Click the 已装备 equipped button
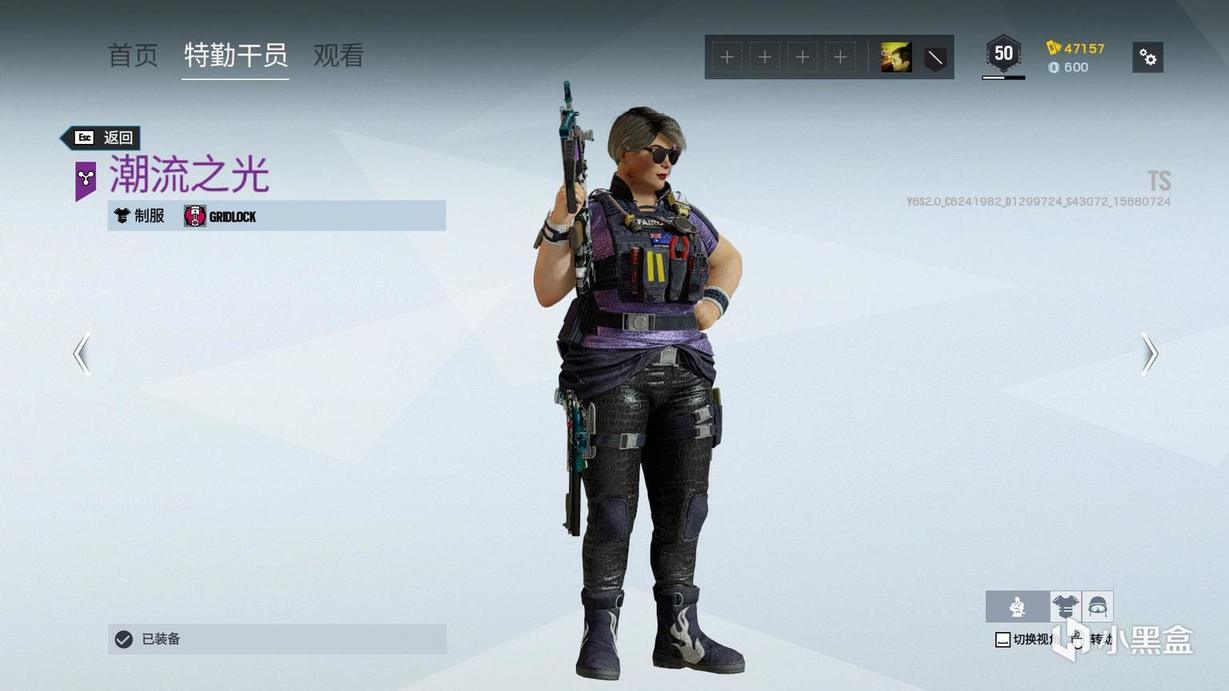 point(277,639)
